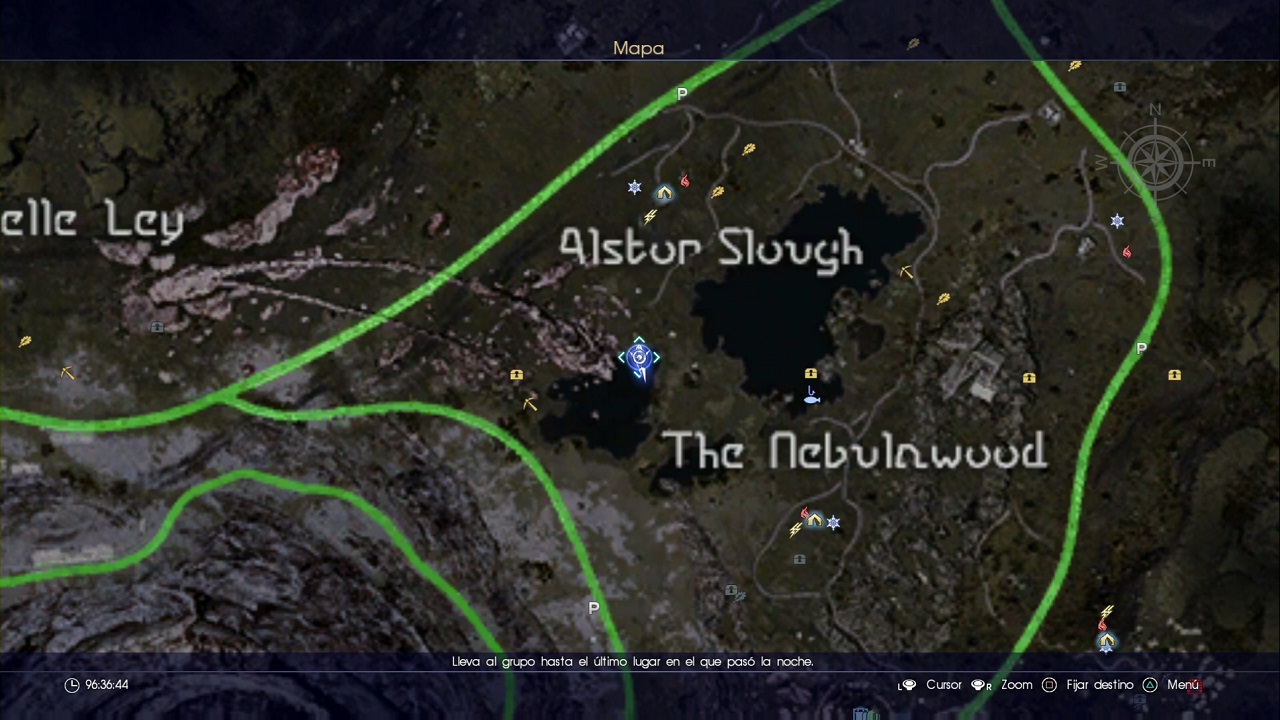
Task: Select the fishing spot marker on the map
Action: pos(811,397)
